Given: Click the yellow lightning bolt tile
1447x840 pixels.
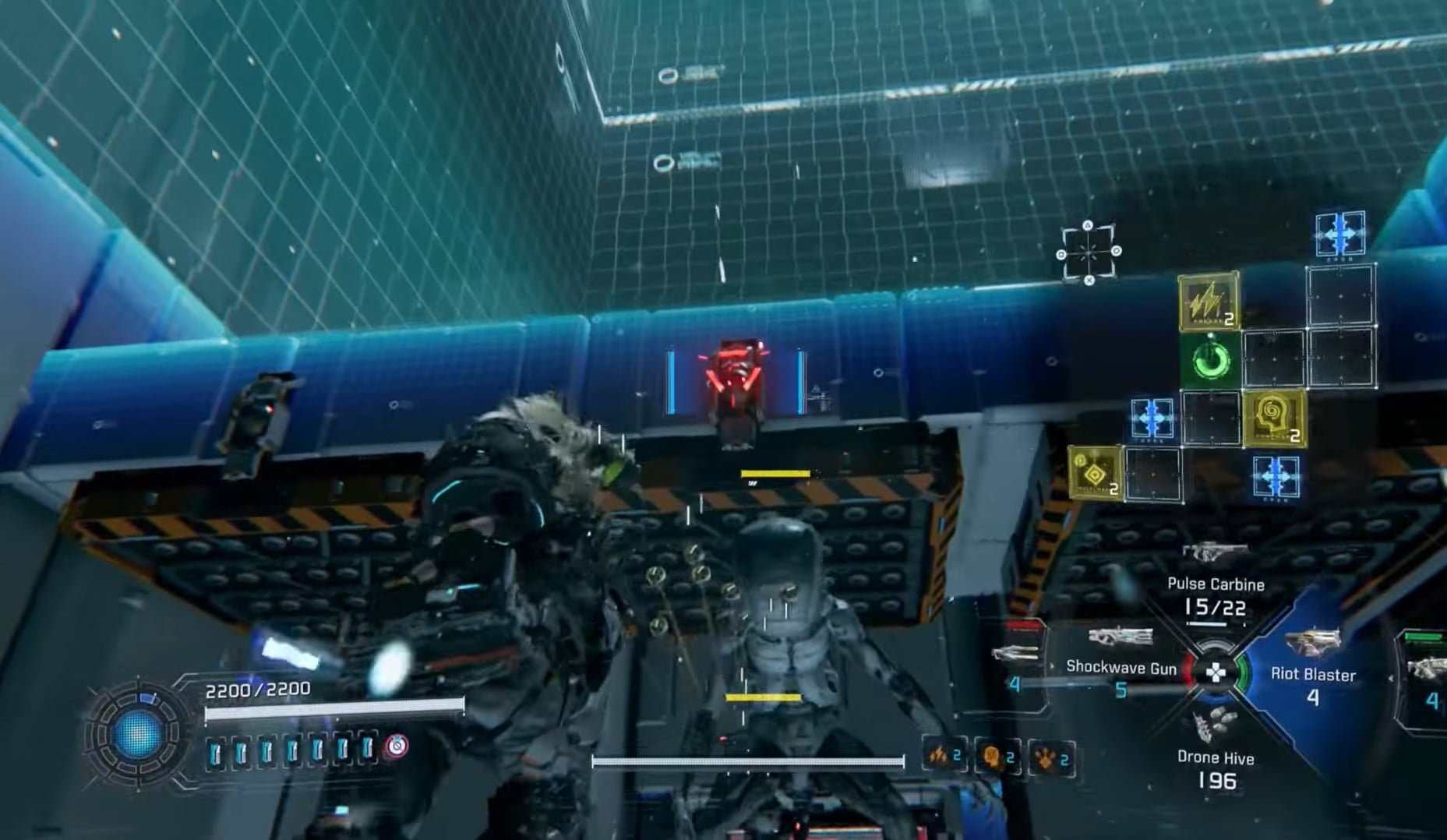Looking at the screenshot, I should tap(1209, 302).
